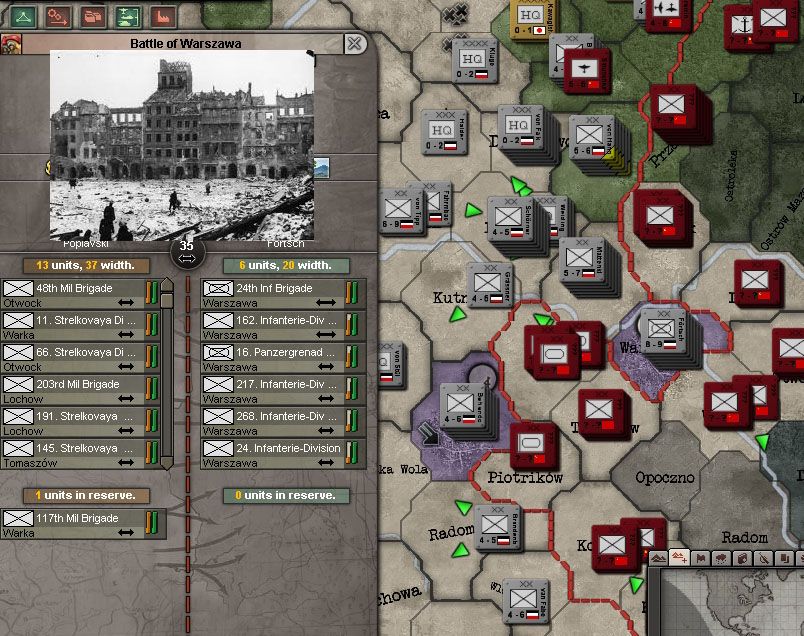Viewport: 804px width, 636px height.
Task: Select the 16. Panzergrenadier unit row
Action: (x=283, y=358)
